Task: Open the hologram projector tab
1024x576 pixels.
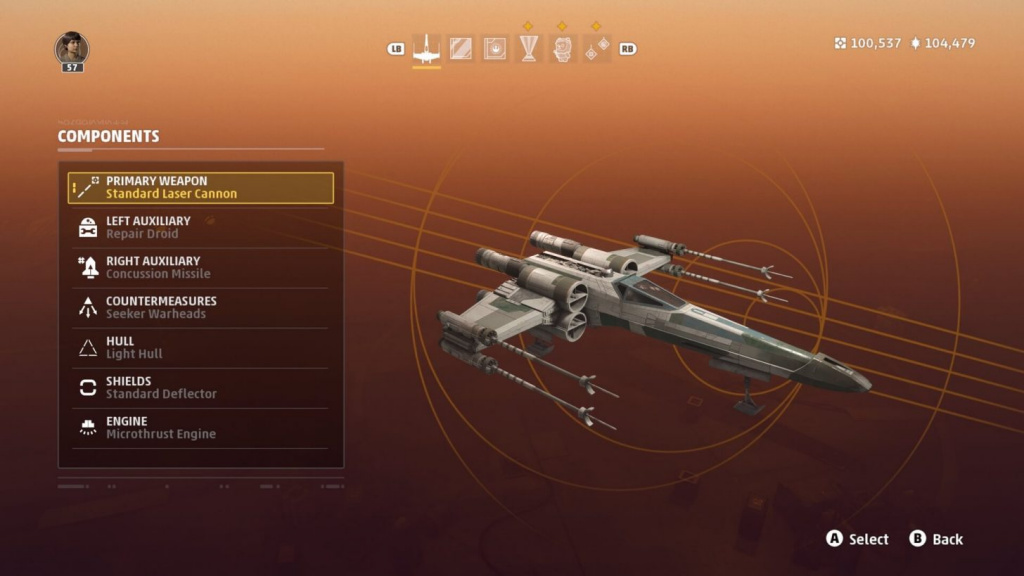Action: (529, 48)
